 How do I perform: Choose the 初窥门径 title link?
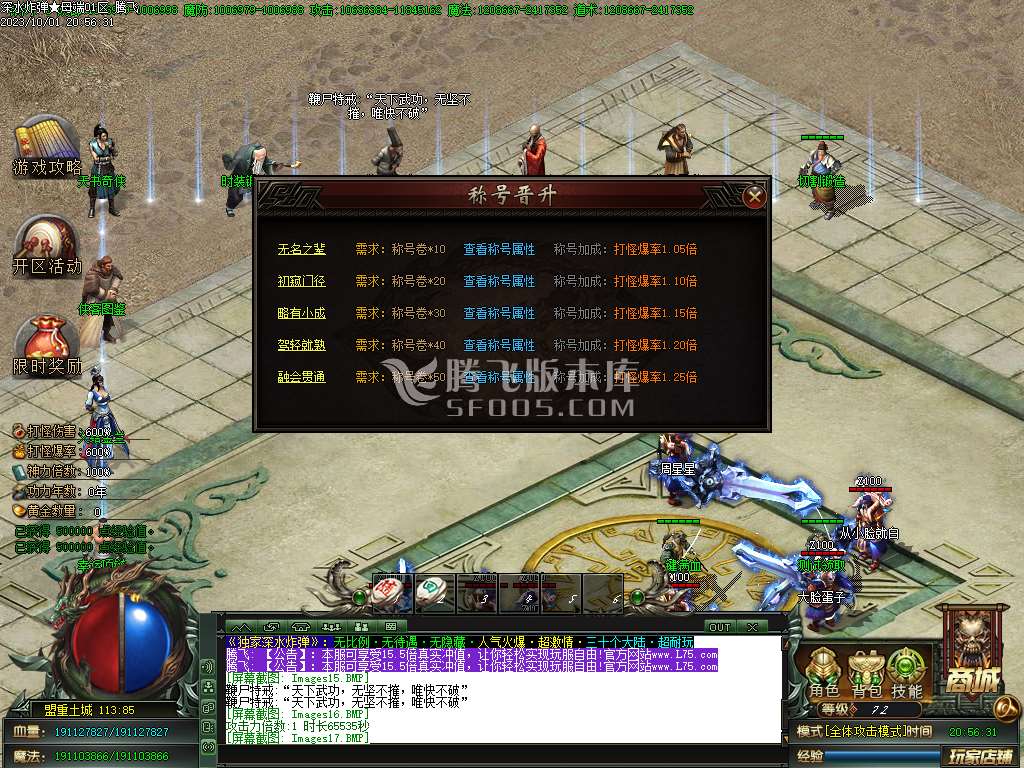302,281
